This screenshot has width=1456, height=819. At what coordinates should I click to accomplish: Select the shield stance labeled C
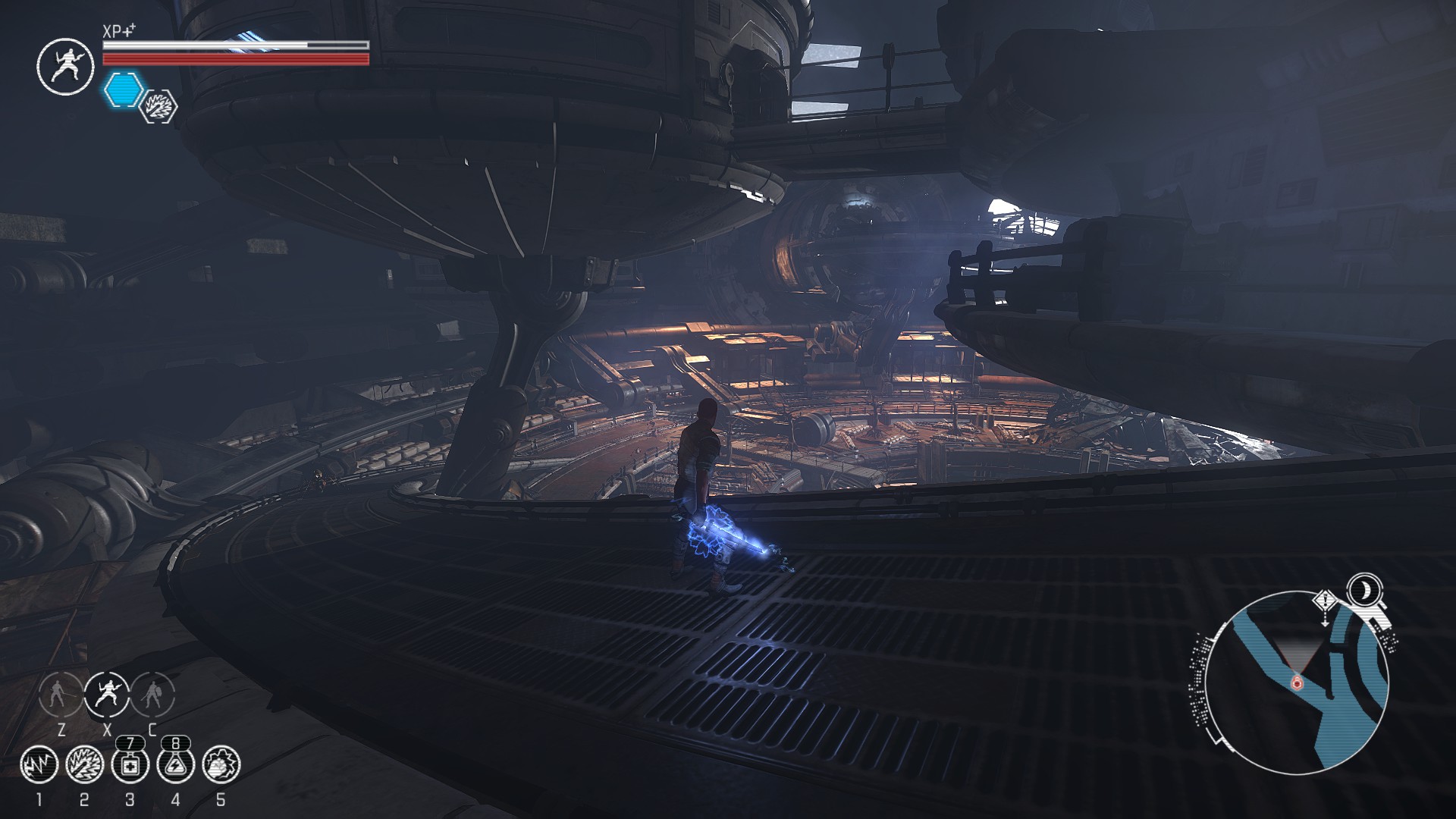point(153,694)
